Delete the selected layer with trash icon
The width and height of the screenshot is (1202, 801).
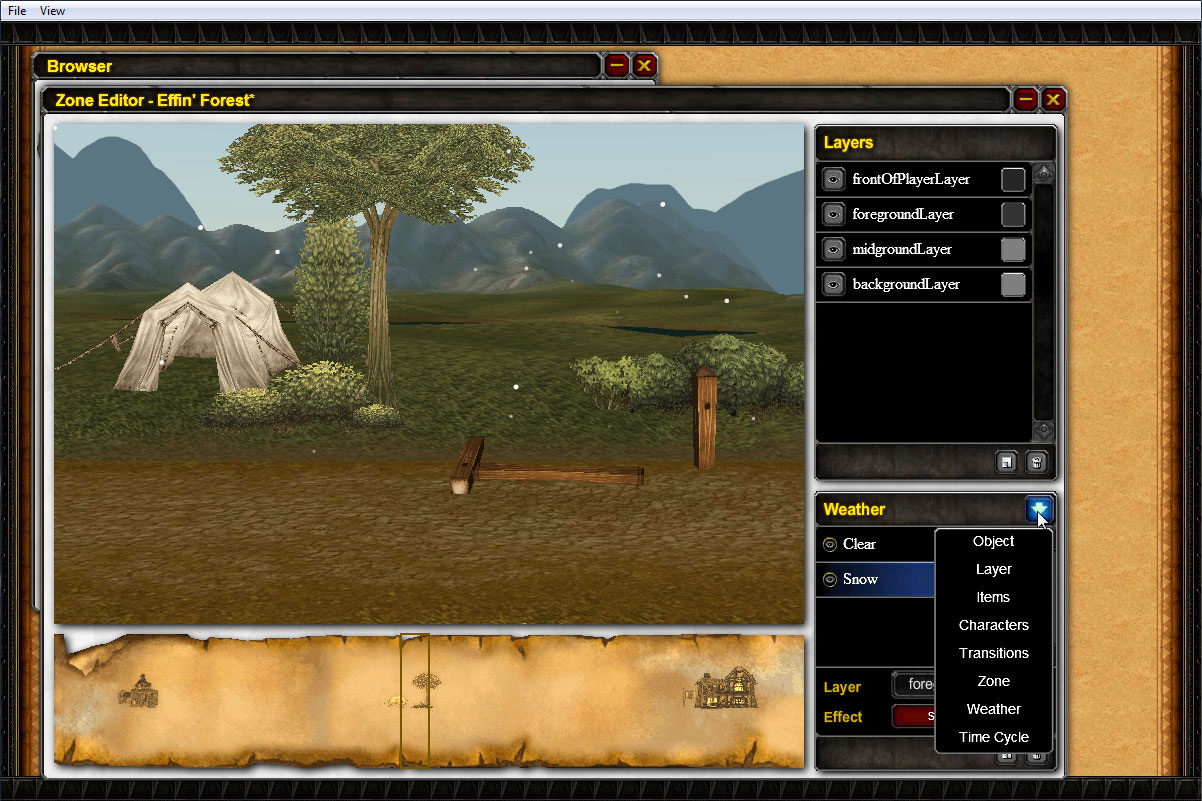tap(1037, 462)
